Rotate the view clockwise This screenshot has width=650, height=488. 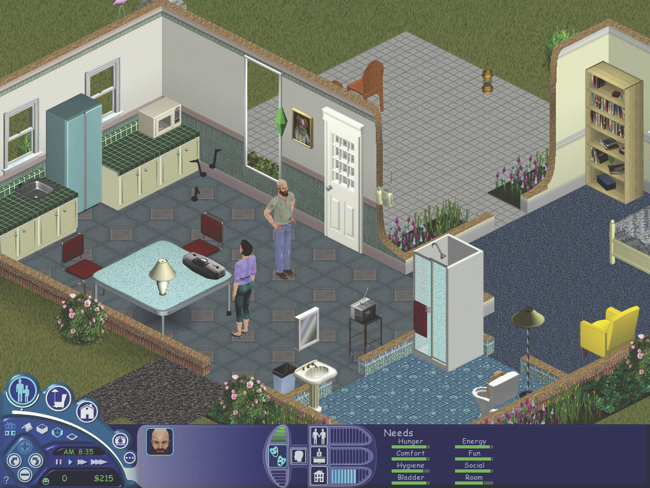pyautogui.click(x=36, y=462)
